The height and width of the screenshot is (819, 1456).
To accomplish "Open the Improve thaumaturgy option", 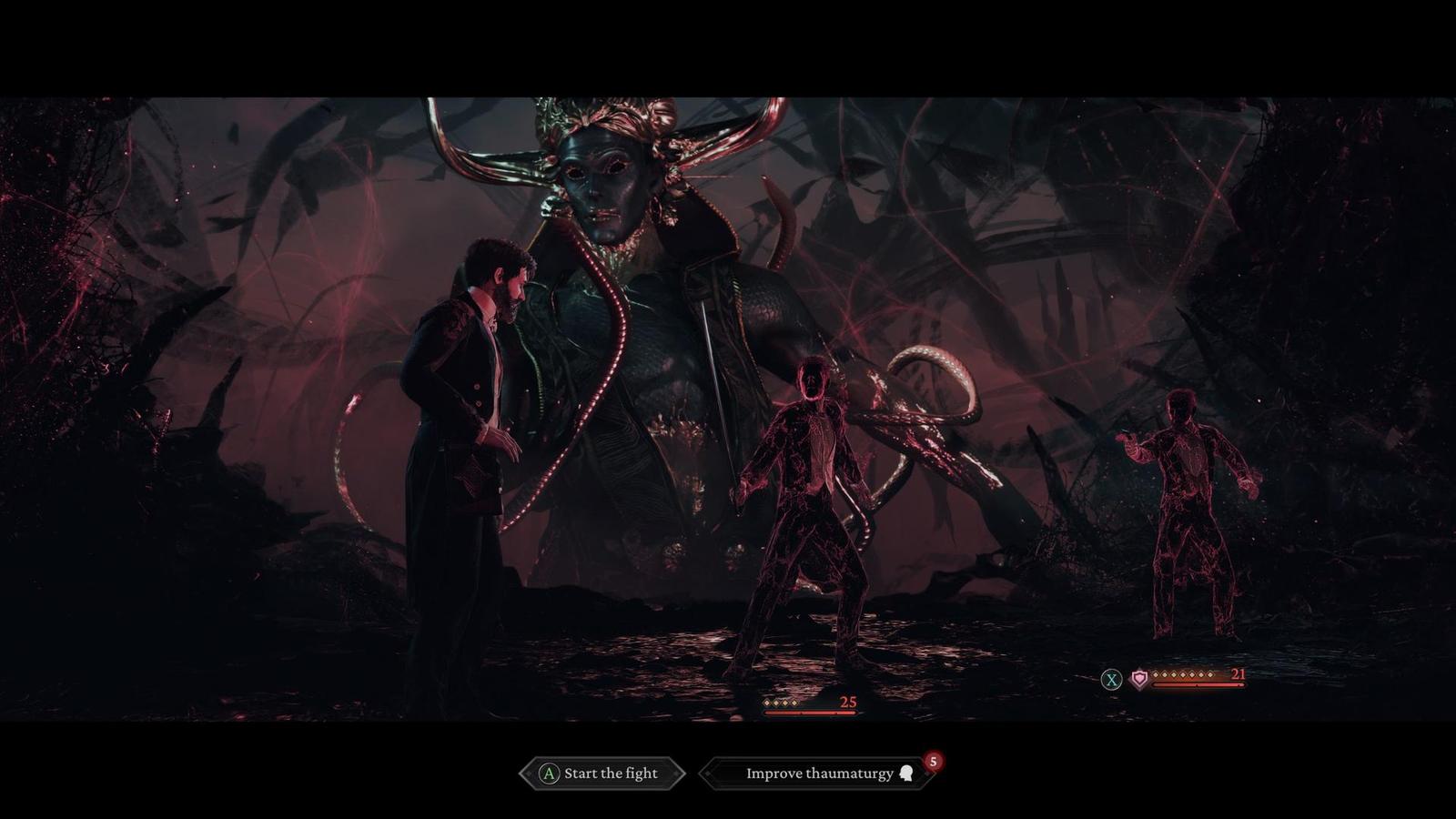I will point(818,773).
